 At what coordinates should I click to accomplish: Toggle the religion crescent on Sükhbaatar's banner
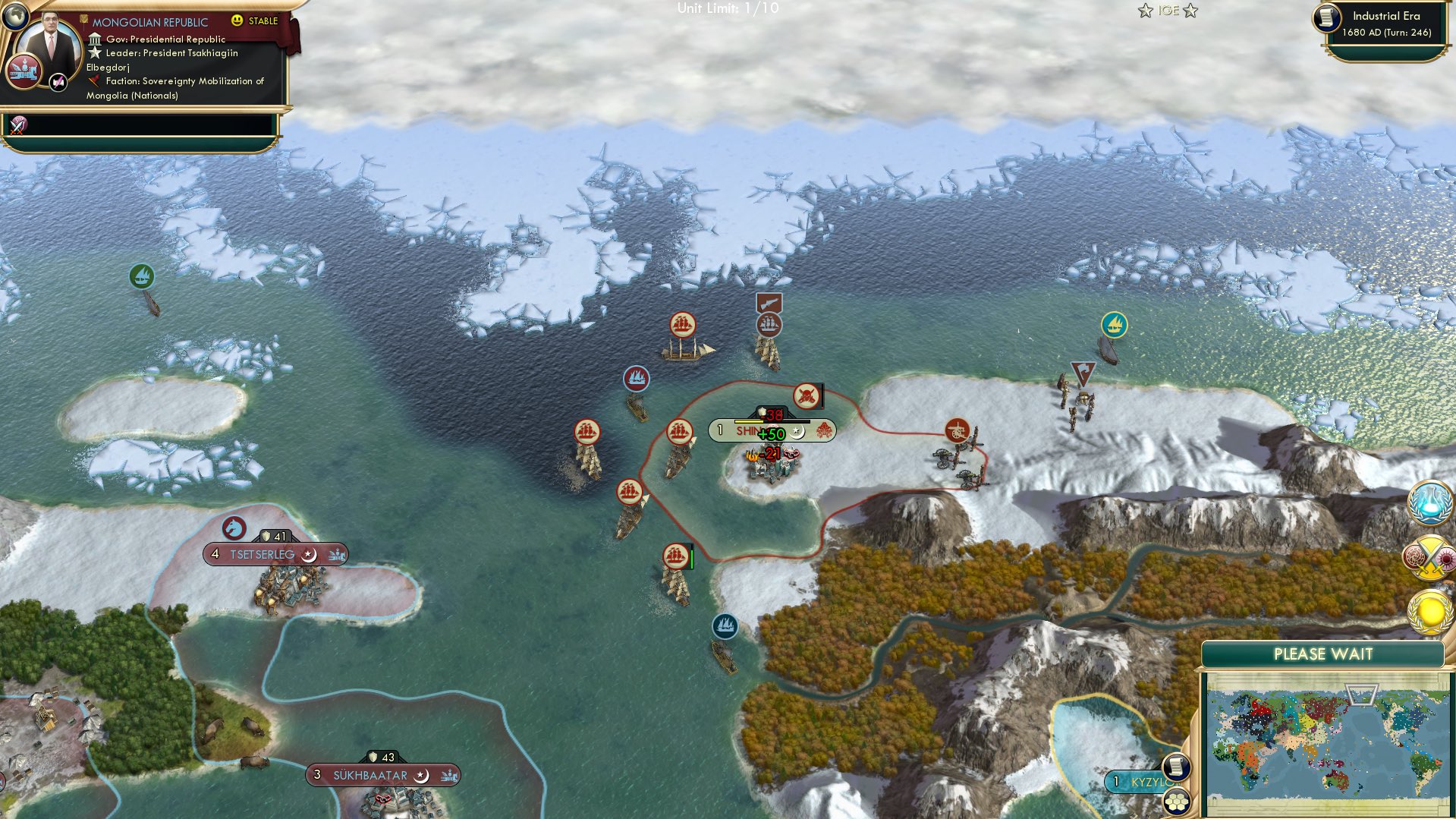[423, 776]
